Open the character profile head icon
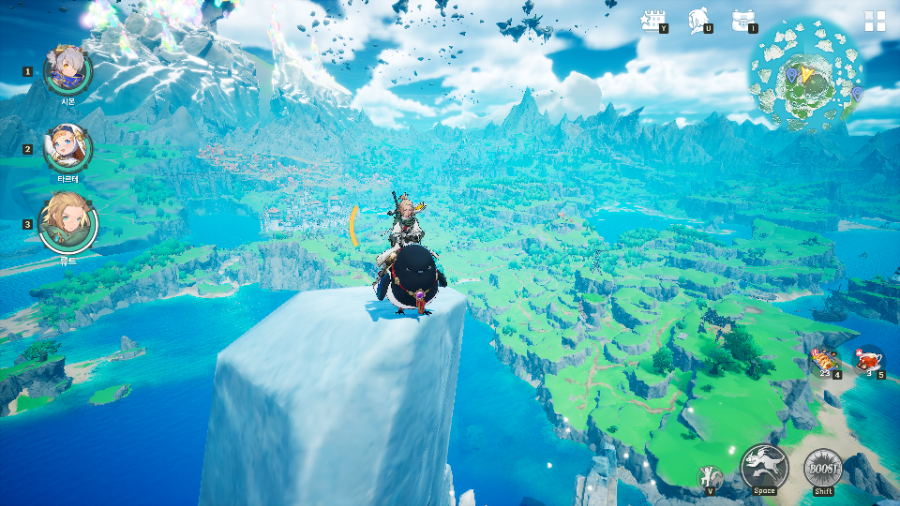The image size is (900, 506). 699,21
